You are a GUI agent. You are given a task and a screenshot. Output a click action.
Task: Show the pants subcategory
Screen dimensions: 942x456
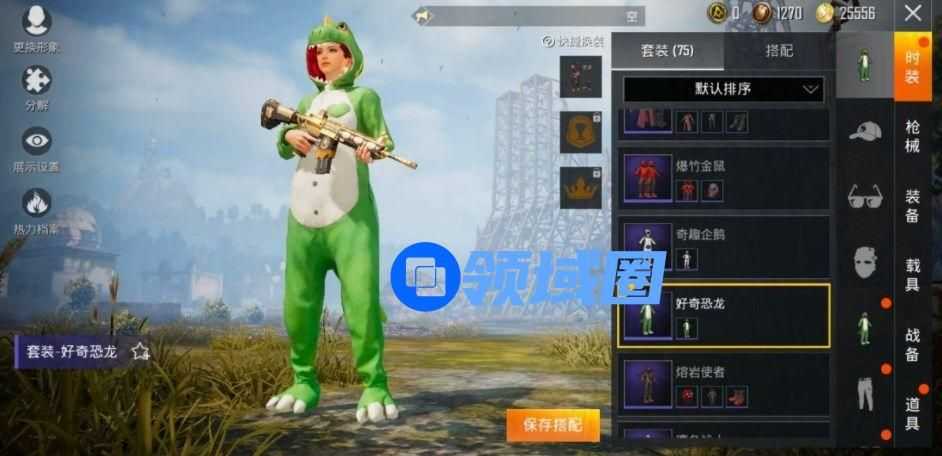865,393
